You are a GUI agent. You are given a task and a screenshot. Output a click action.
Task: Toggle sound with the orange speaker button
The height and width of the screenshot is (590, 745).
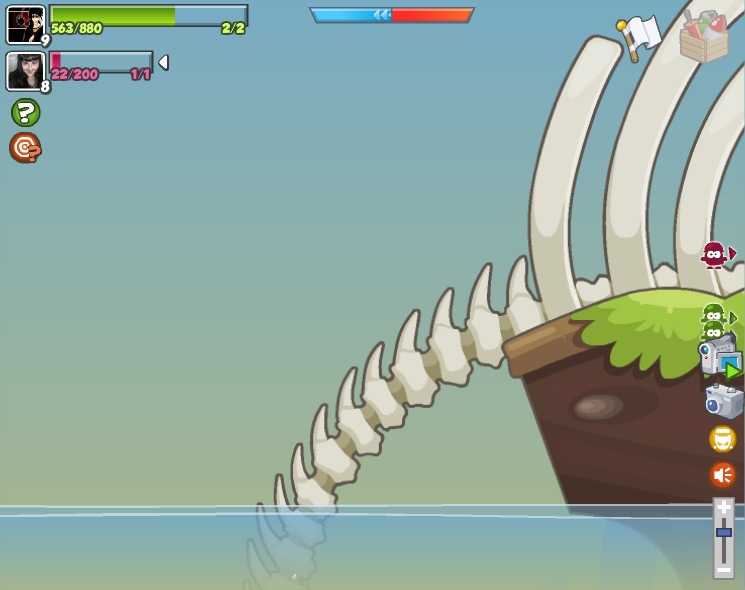722,474
